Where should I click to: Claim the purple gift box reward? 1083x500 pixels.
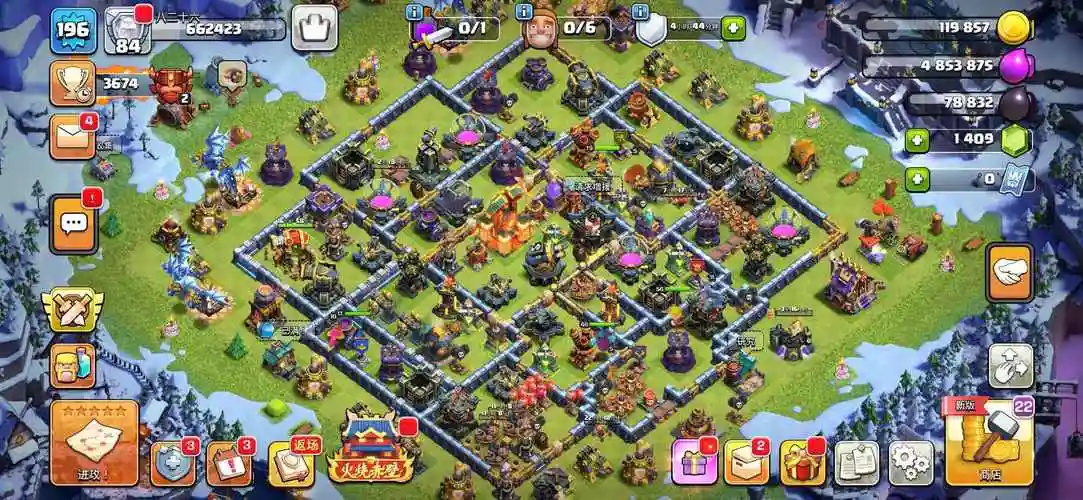694,462
